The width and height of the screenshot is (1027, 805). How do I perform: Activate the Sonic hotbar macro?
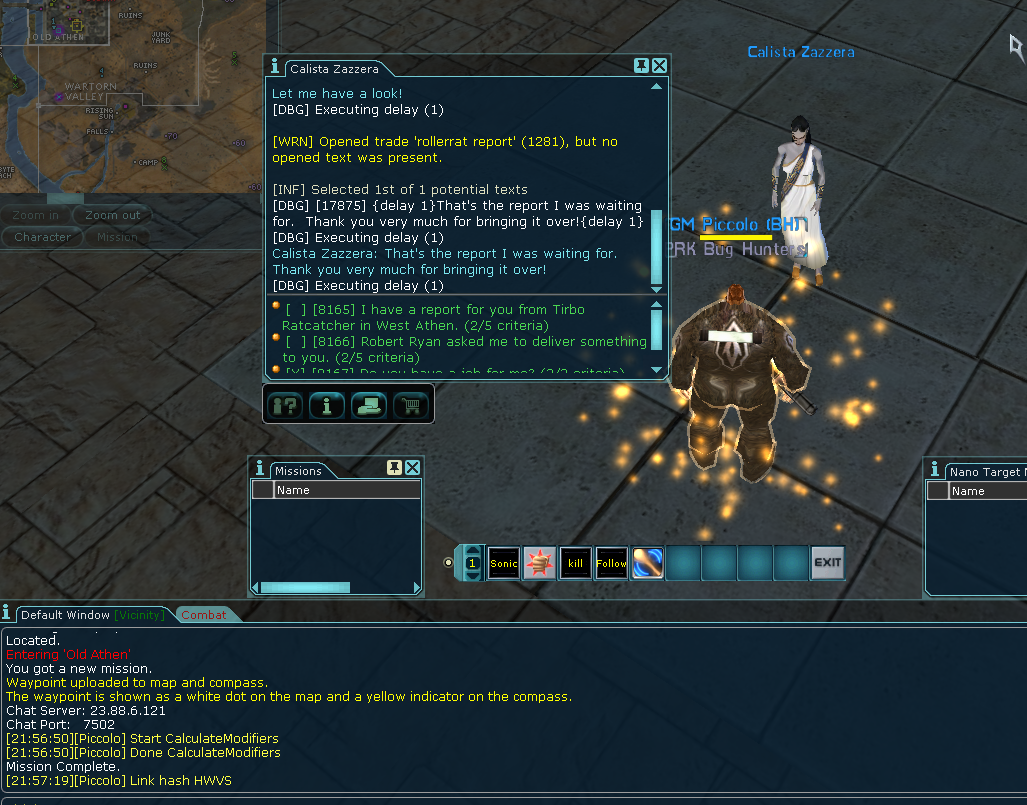pos(504,563)
